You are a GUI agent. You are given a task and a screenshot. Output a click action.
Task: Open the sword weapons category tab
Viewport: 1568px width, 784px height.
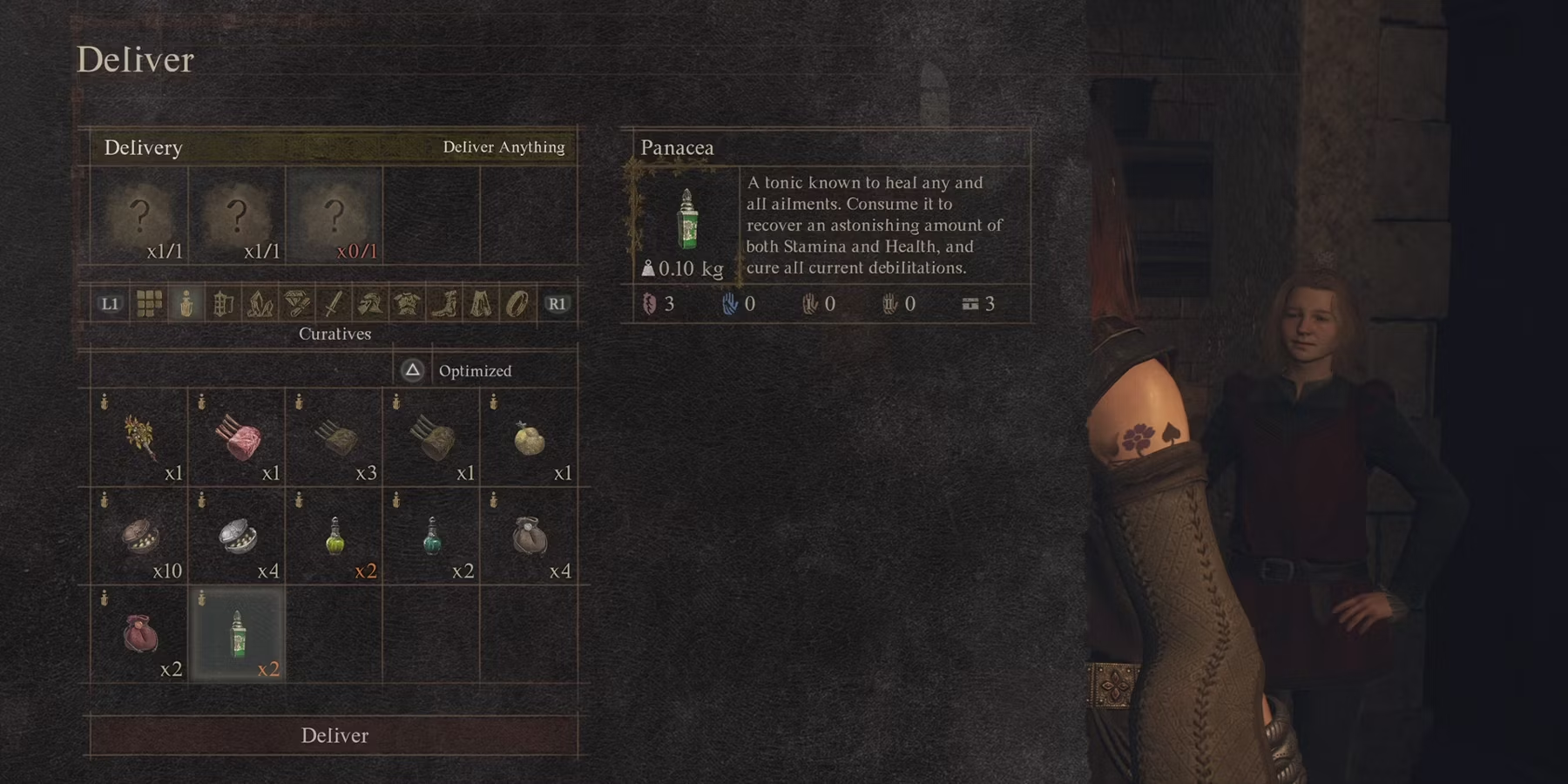coord(333,303)
